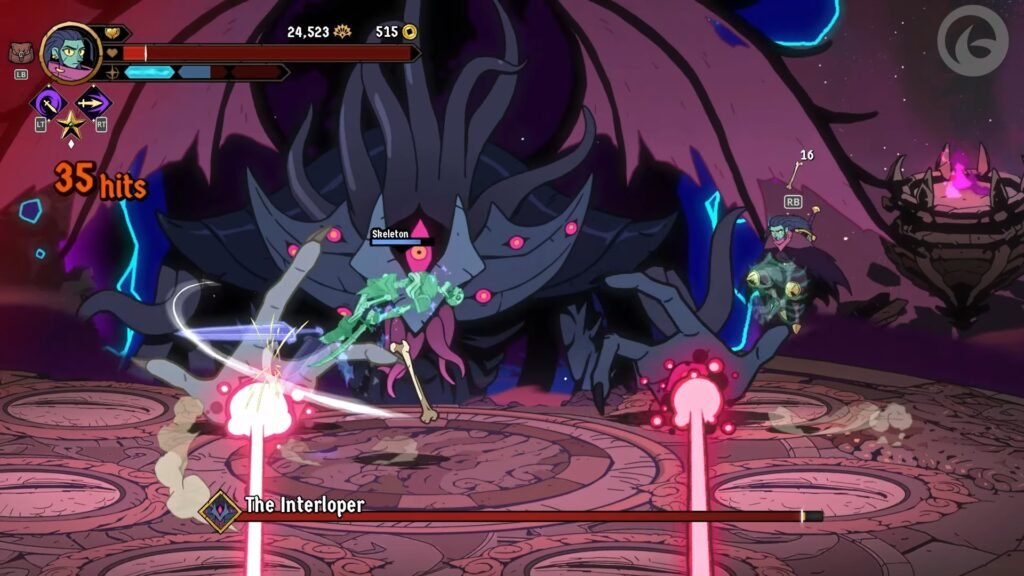Trigger the gold star special ability

point(70,125)
